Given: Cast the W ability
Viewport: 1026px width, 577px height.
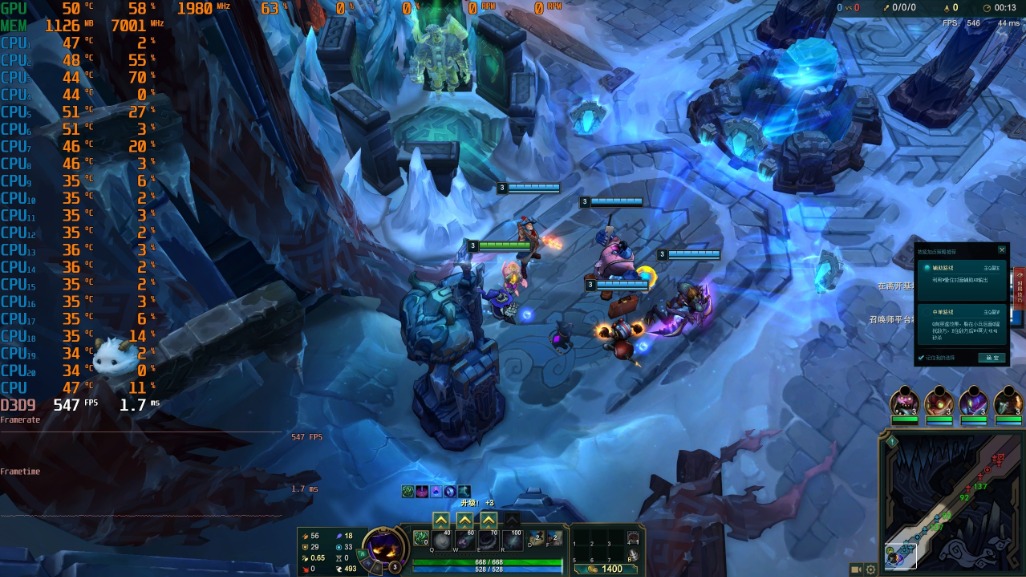Looking at the screenshot, I should (x=464, y=539).
